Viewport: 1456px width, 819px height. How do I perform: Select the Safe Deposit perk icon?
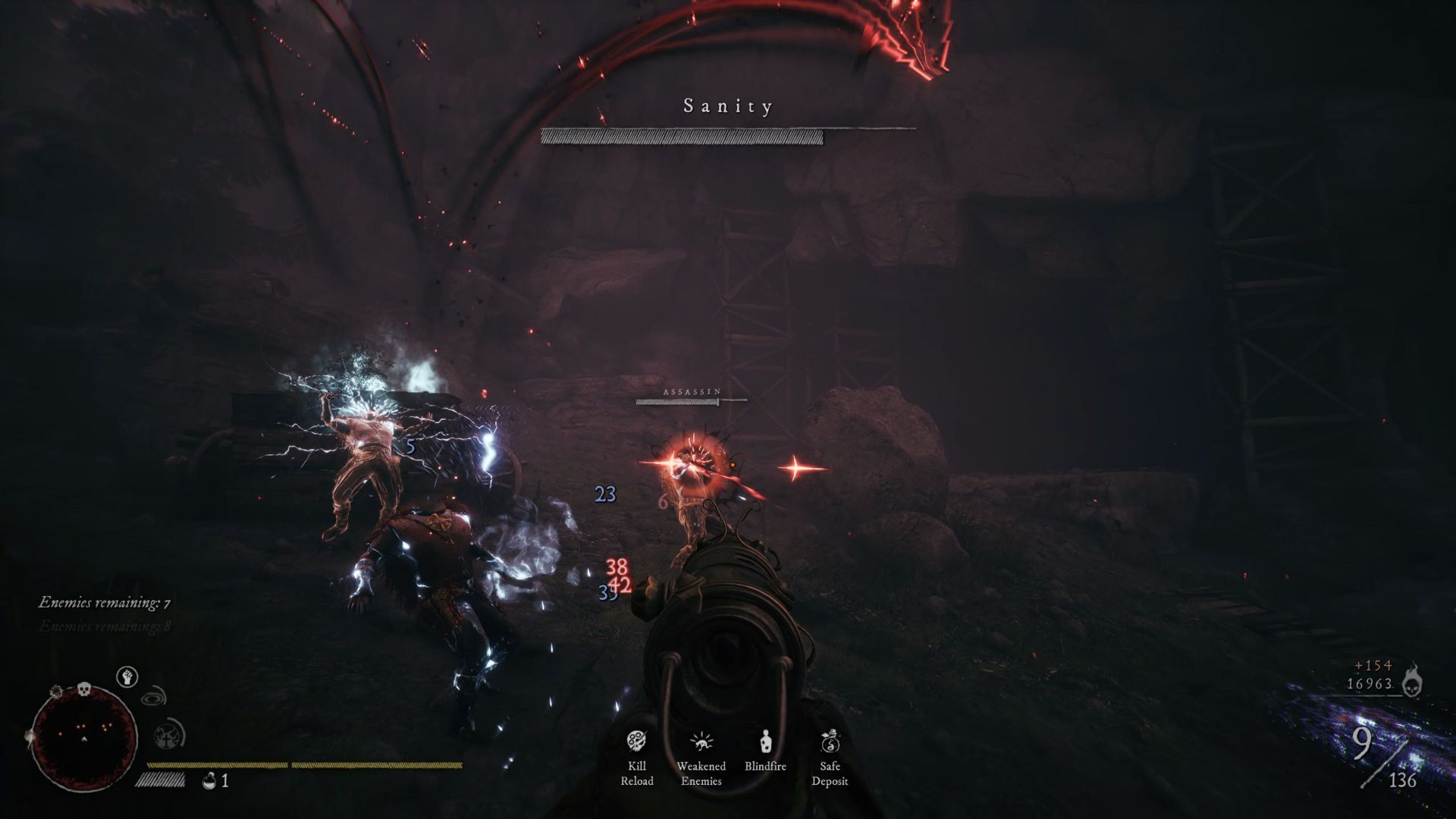(830, 741)
